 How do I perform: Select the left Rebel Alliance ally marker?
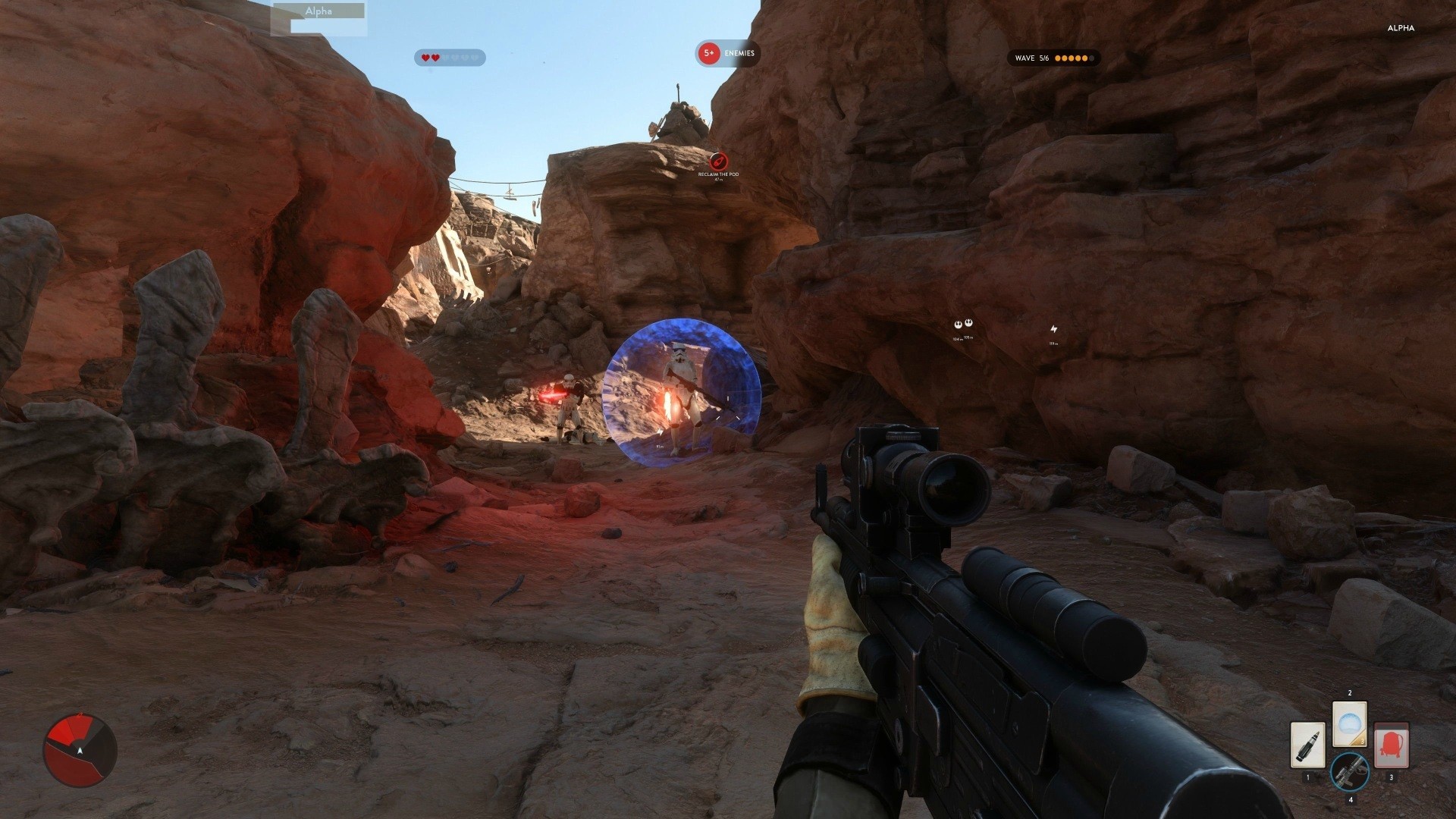pos(958,324)
